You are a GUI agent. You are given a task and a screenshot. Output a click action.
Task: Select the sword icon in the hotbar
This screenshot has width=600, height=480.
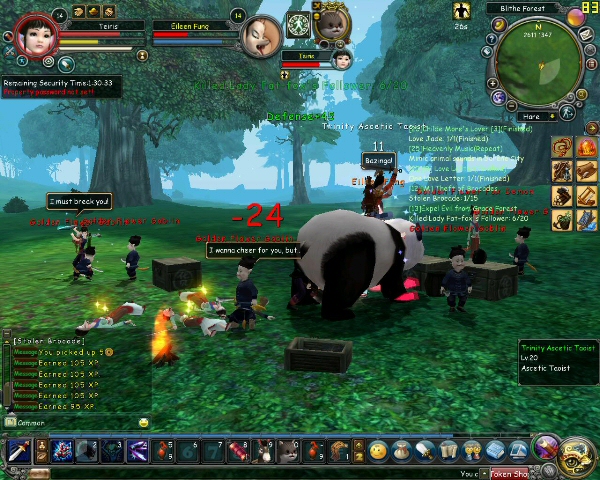point(18,451)
